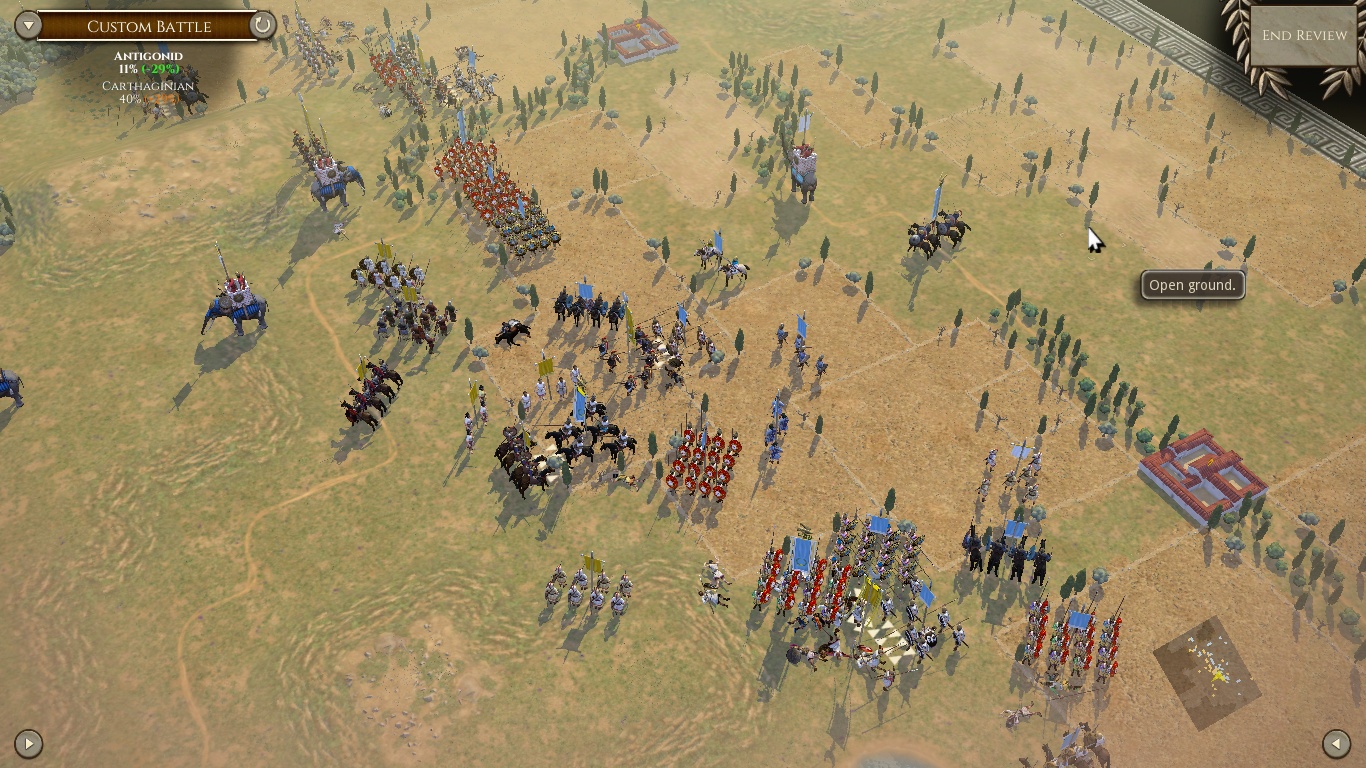Click the restart battle icon on the Custom Battle banner

pyautogui.click(x=262, y=27)
